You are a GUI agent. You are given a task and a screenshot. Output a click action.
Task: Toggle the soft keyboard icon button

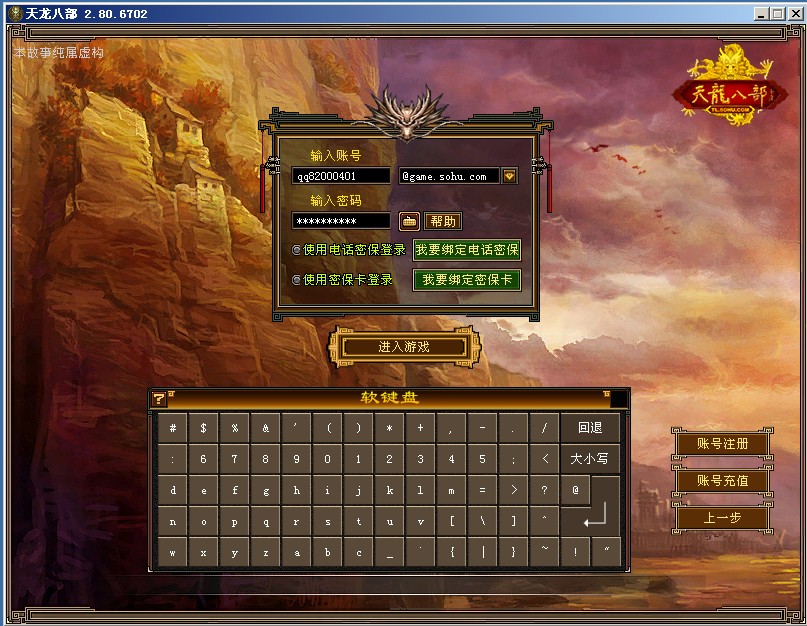(408, 221)
